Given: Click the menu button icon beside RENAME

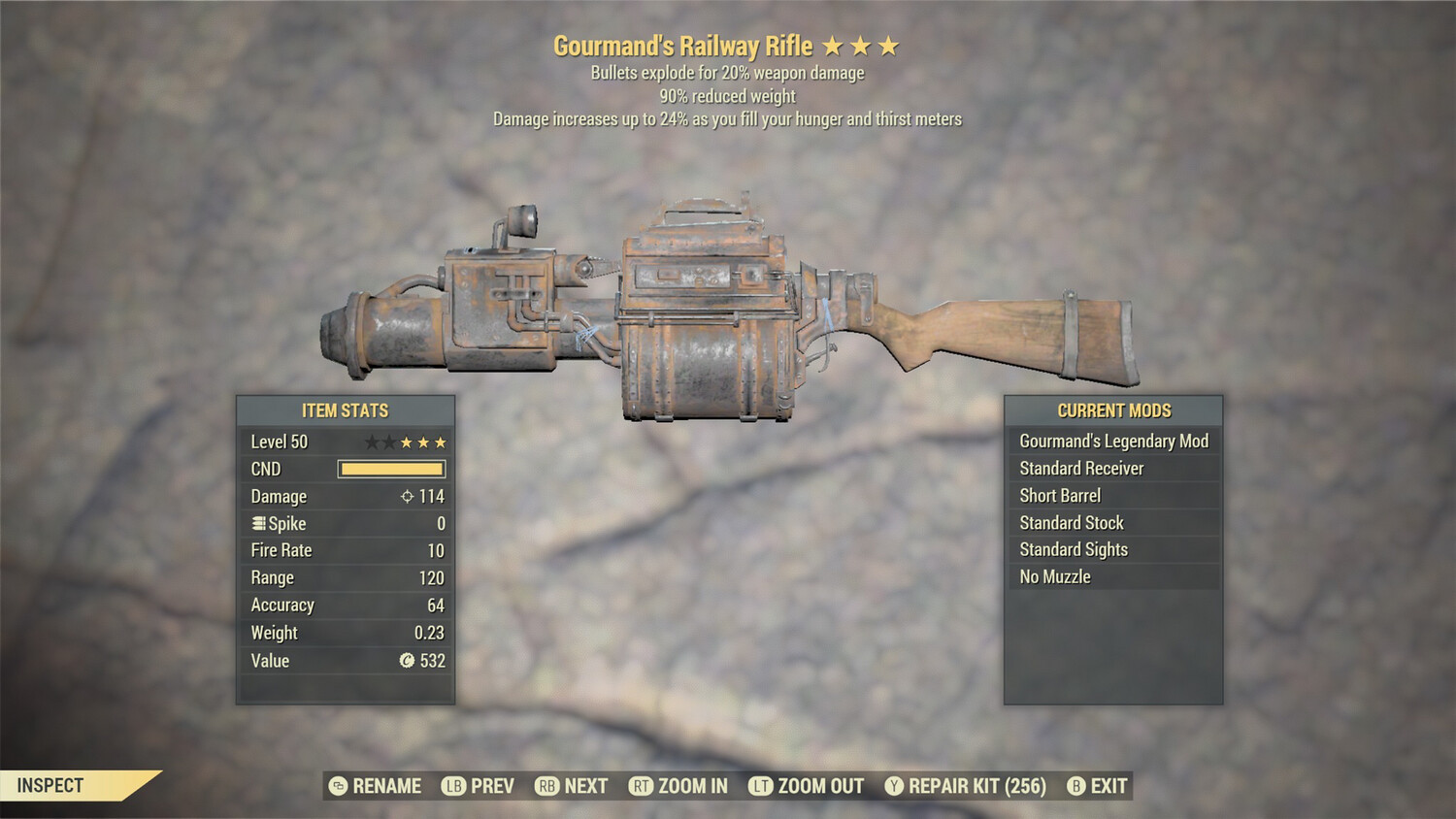Looking at the screenshot, I should tap(337, 786).
